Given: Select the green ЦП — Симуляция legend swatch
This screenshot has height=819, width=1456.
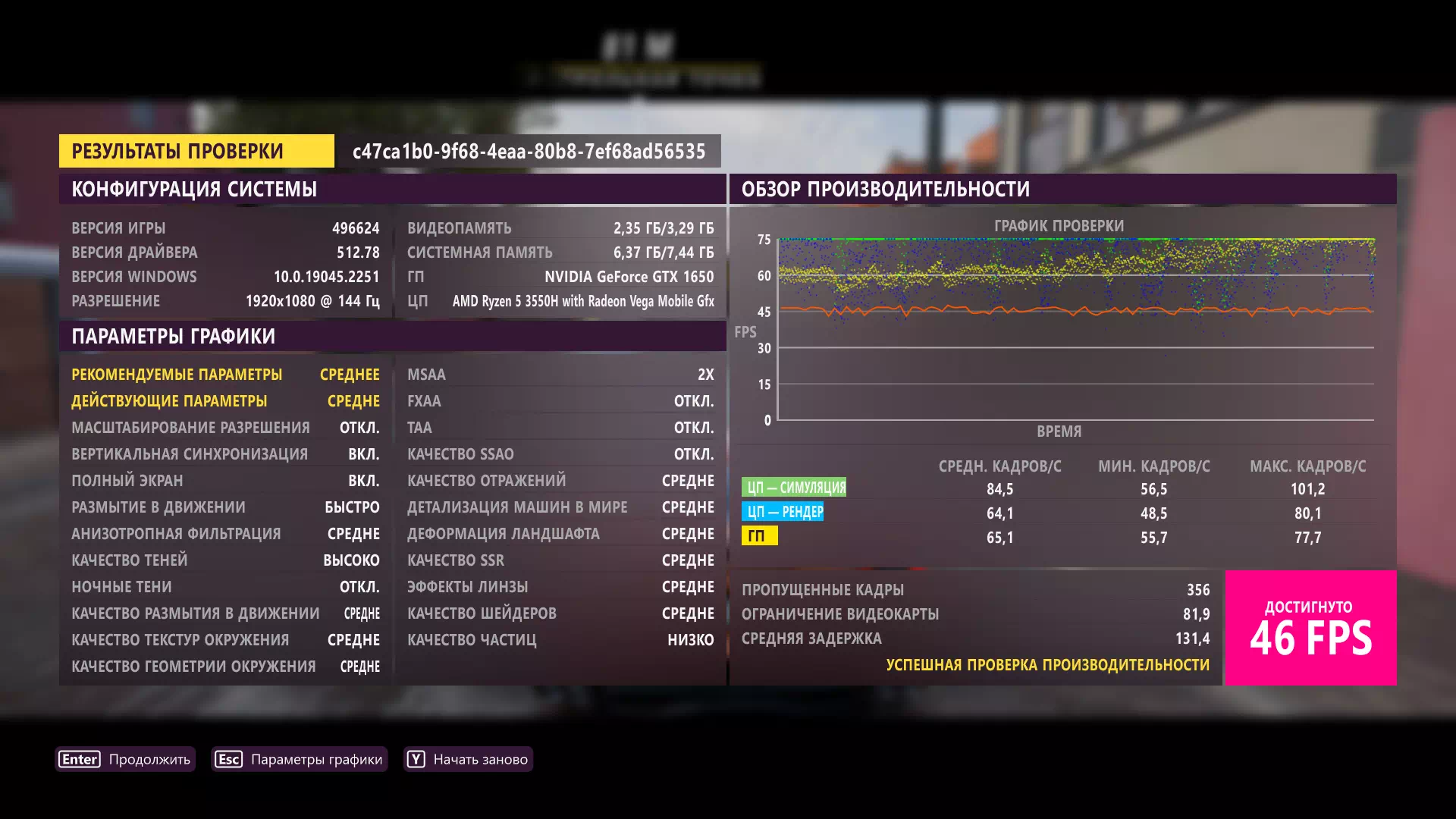Looking at the screenshot, I should (795, 486).
